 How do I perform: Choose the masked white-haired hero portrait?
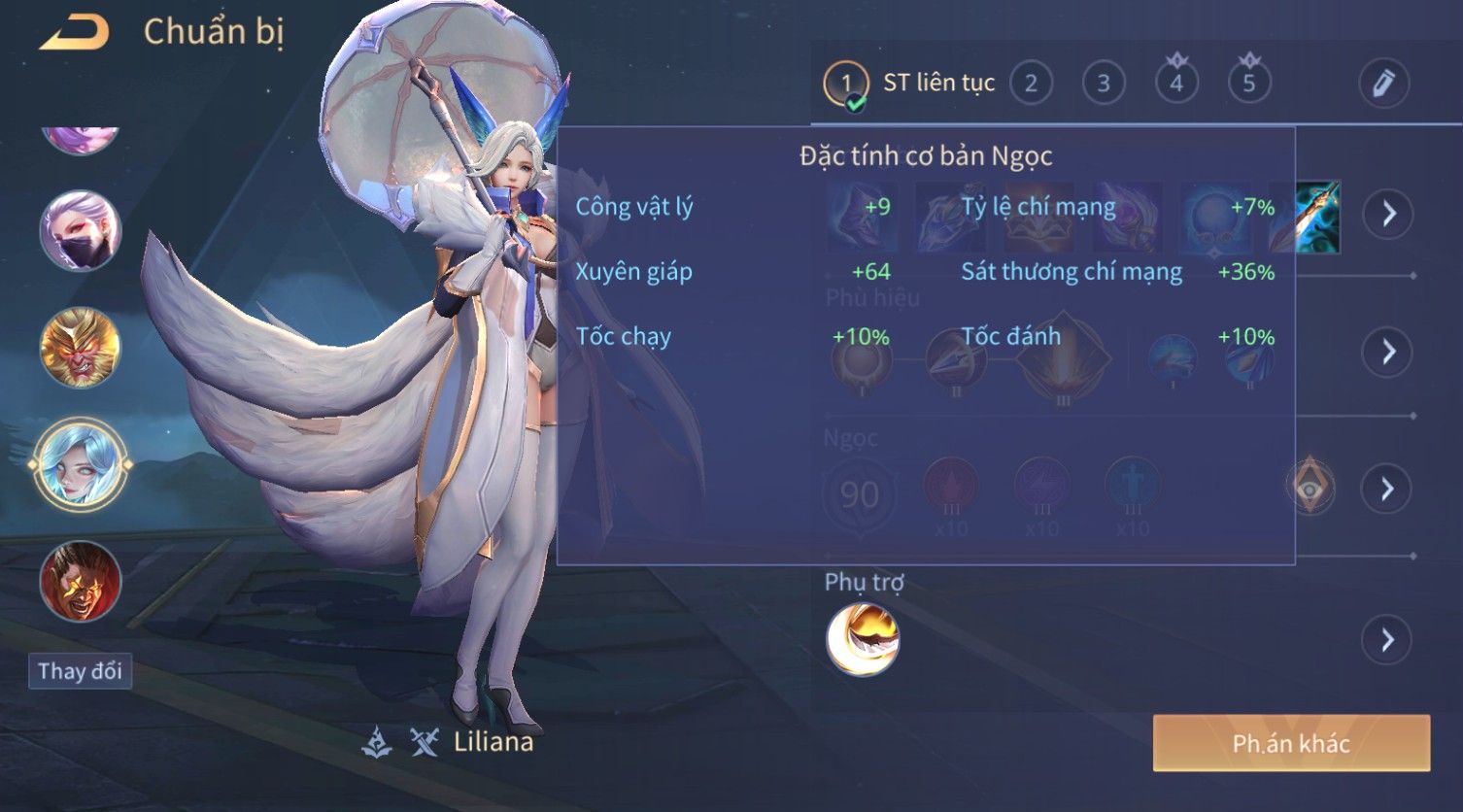(80, 231)
